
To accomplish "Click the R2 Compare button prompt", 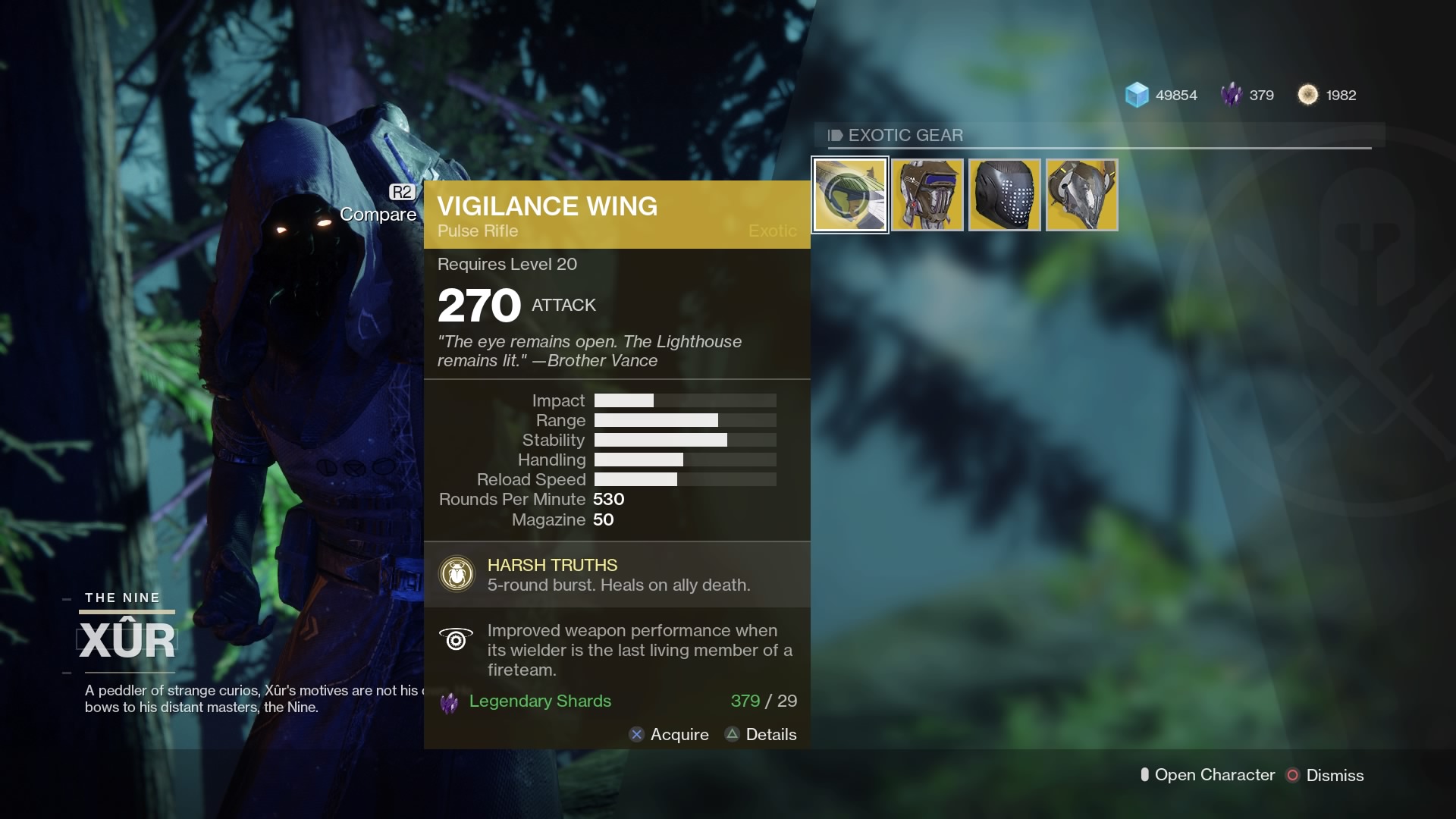I will 402,192.
